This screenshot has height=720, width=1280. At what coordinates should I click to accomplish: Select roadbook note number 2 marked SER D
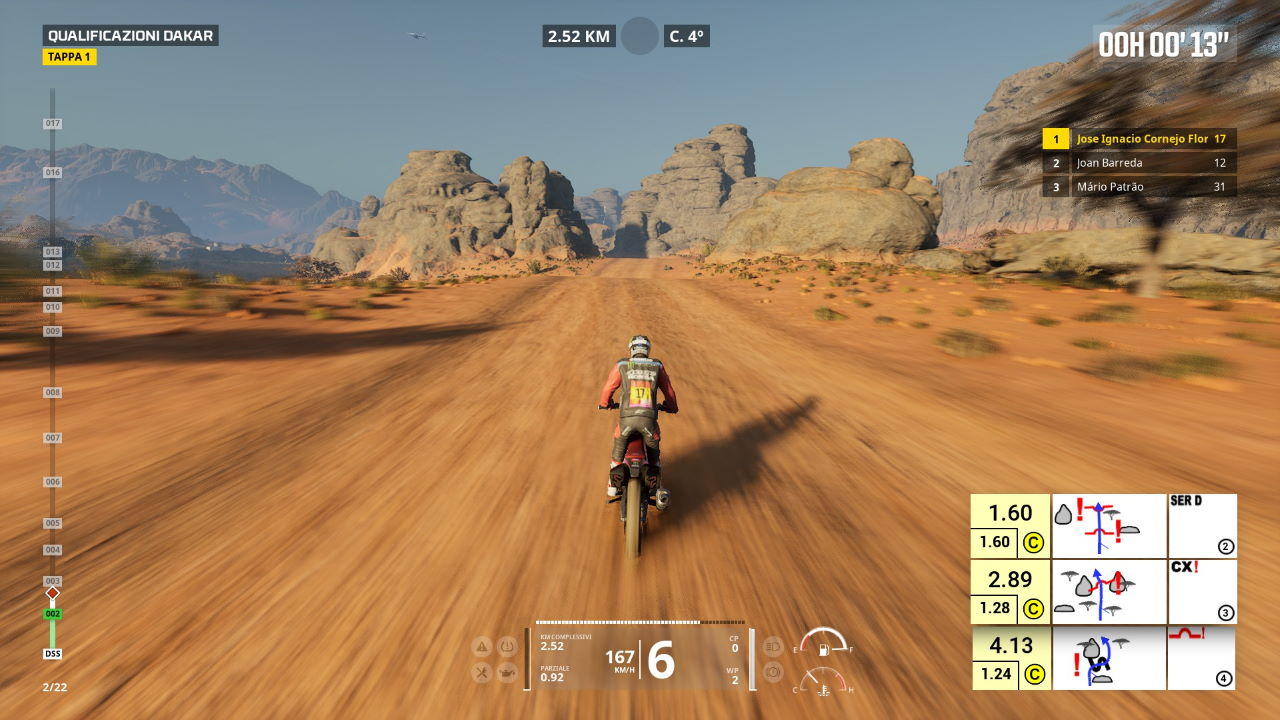click(x=1201, y=525)
